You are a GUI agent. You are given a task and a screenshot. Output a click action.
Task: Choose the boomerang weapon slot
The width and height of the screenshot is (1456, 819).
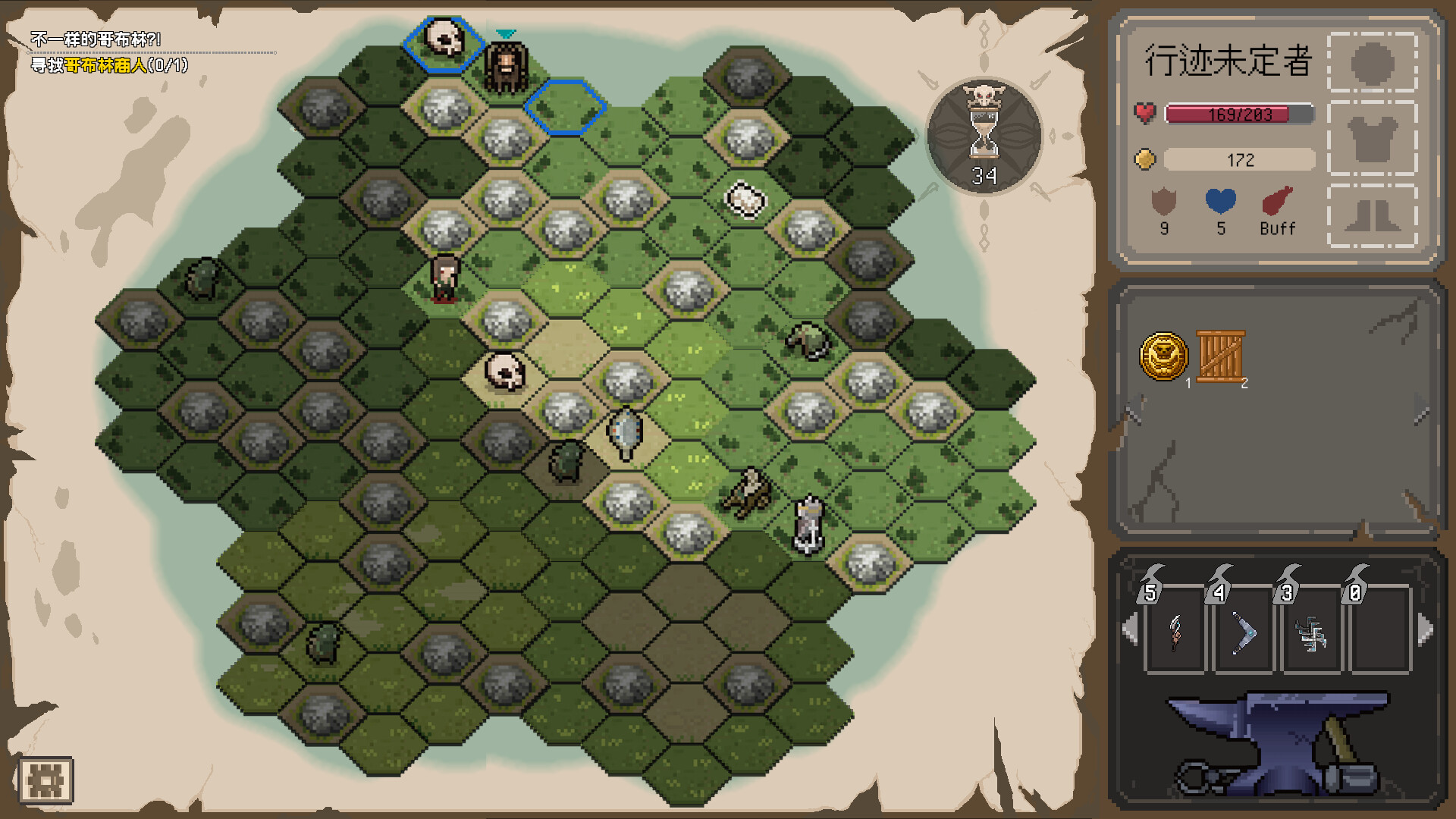(x=1243, y=632)
